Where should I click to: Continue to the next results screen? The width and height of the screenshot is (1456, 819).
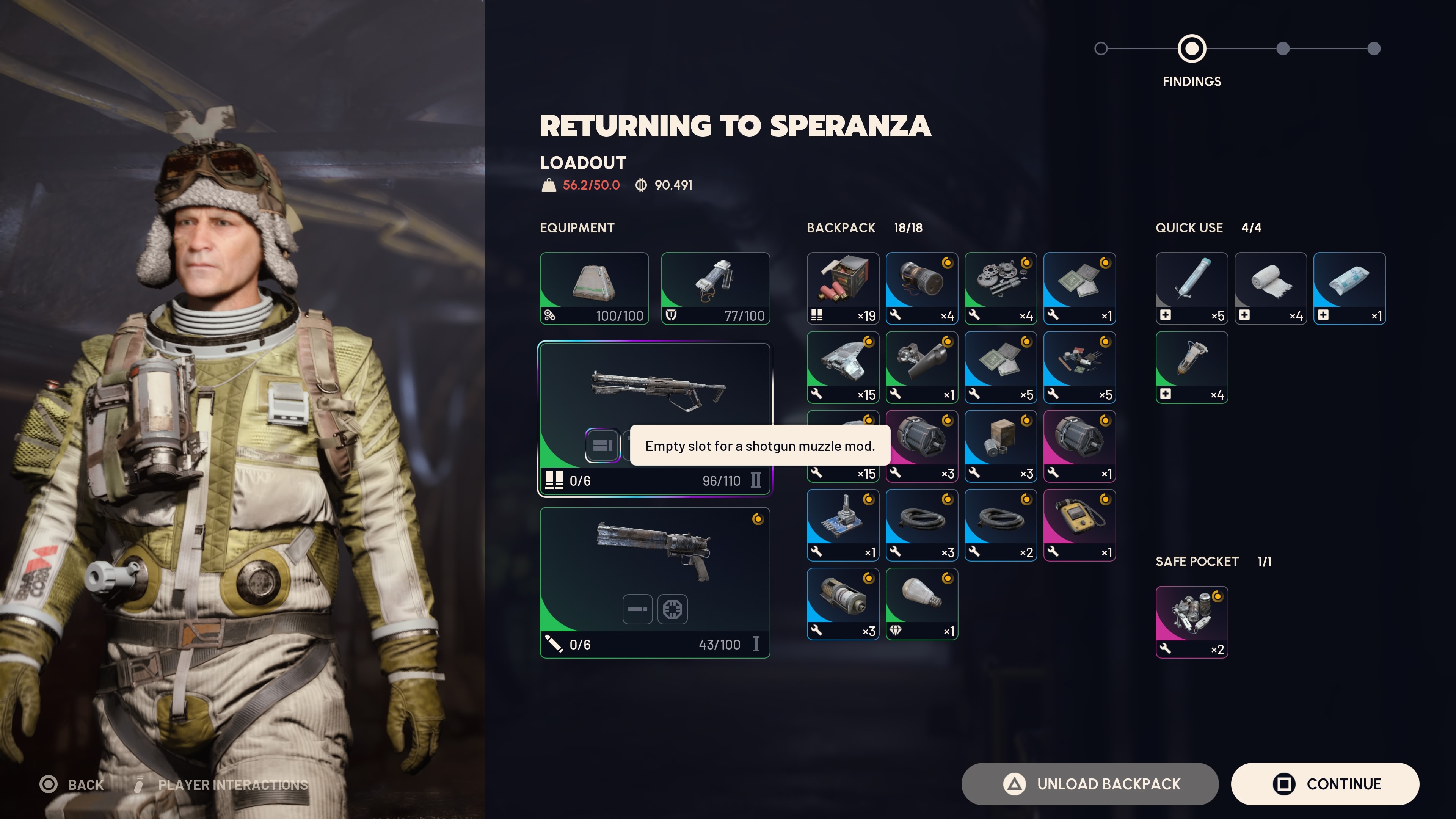point(1325,784)
